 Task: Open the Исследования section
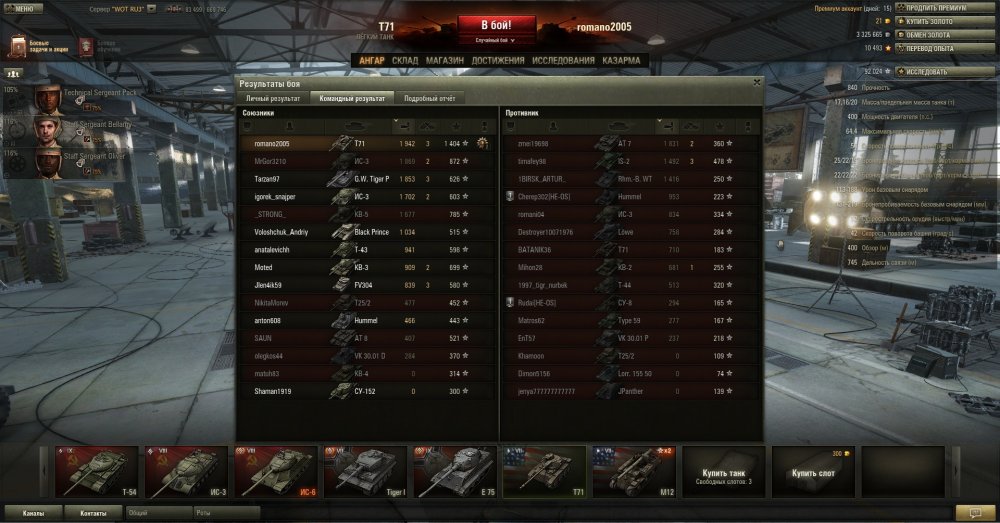click(x=561, y=61)
